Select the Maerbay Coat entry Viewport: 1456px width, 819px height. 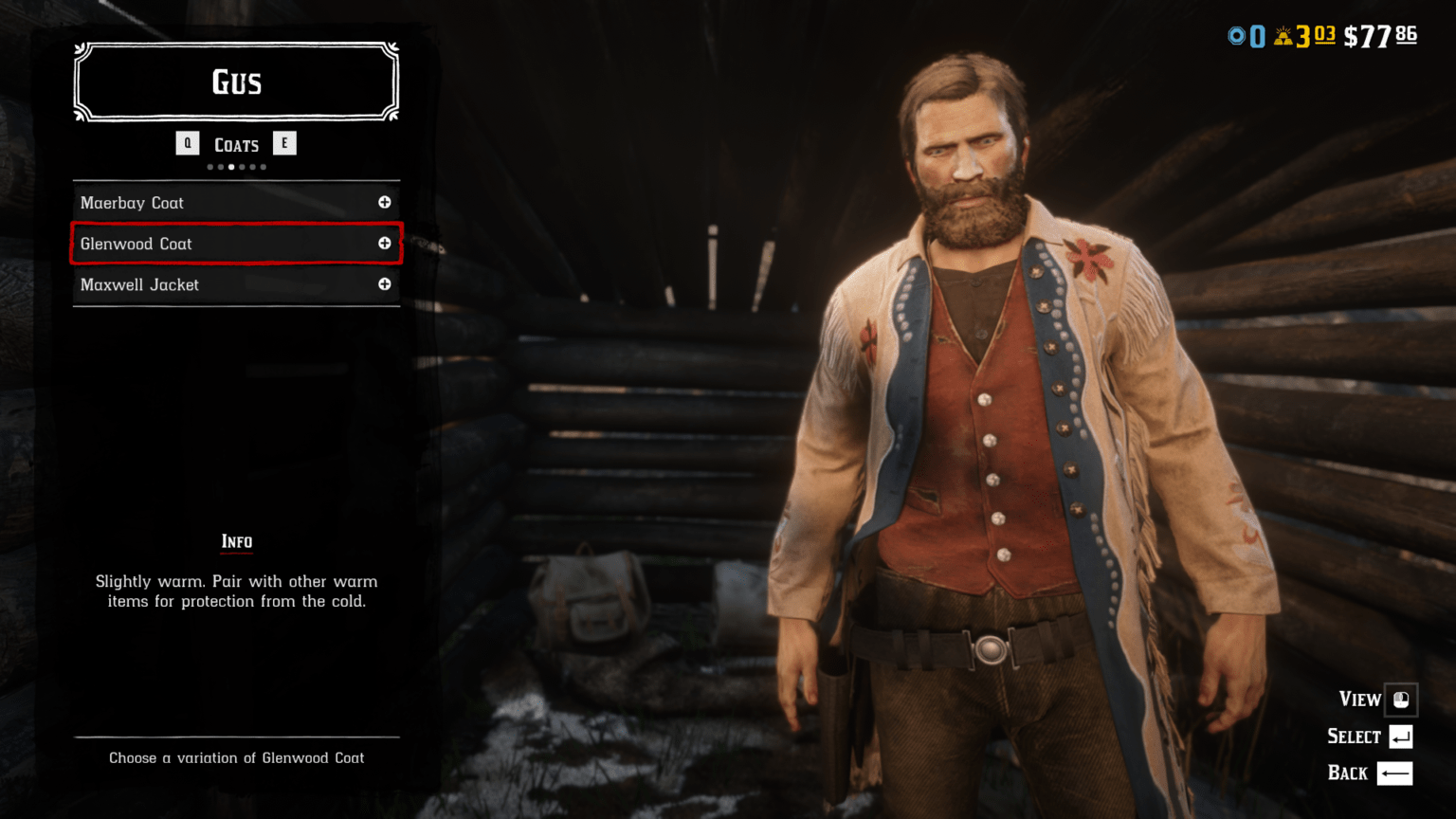point(133,203)
